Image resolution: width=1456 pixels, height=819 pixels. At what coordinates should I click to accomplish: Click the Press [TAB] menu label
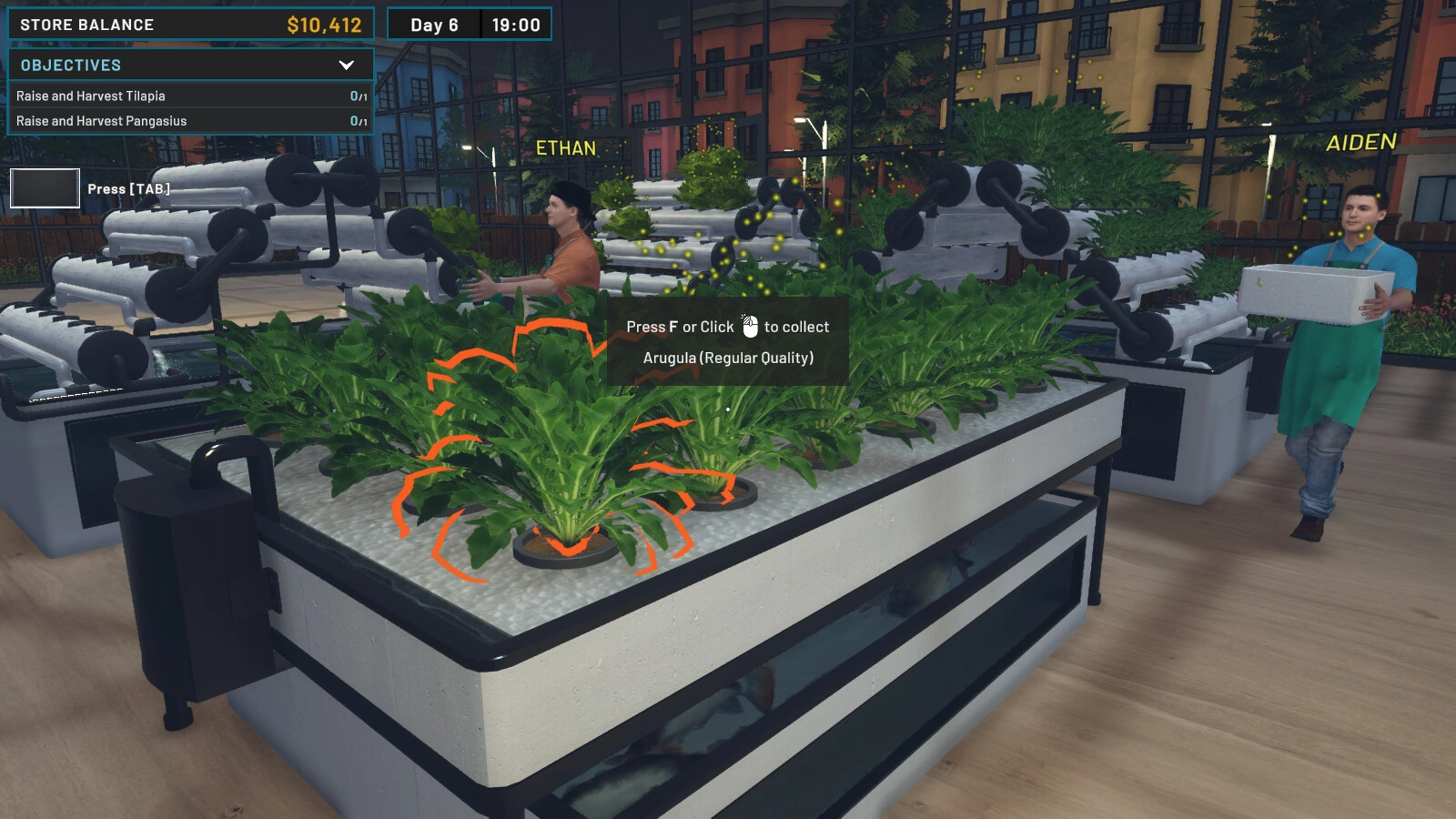pos(127,188)
